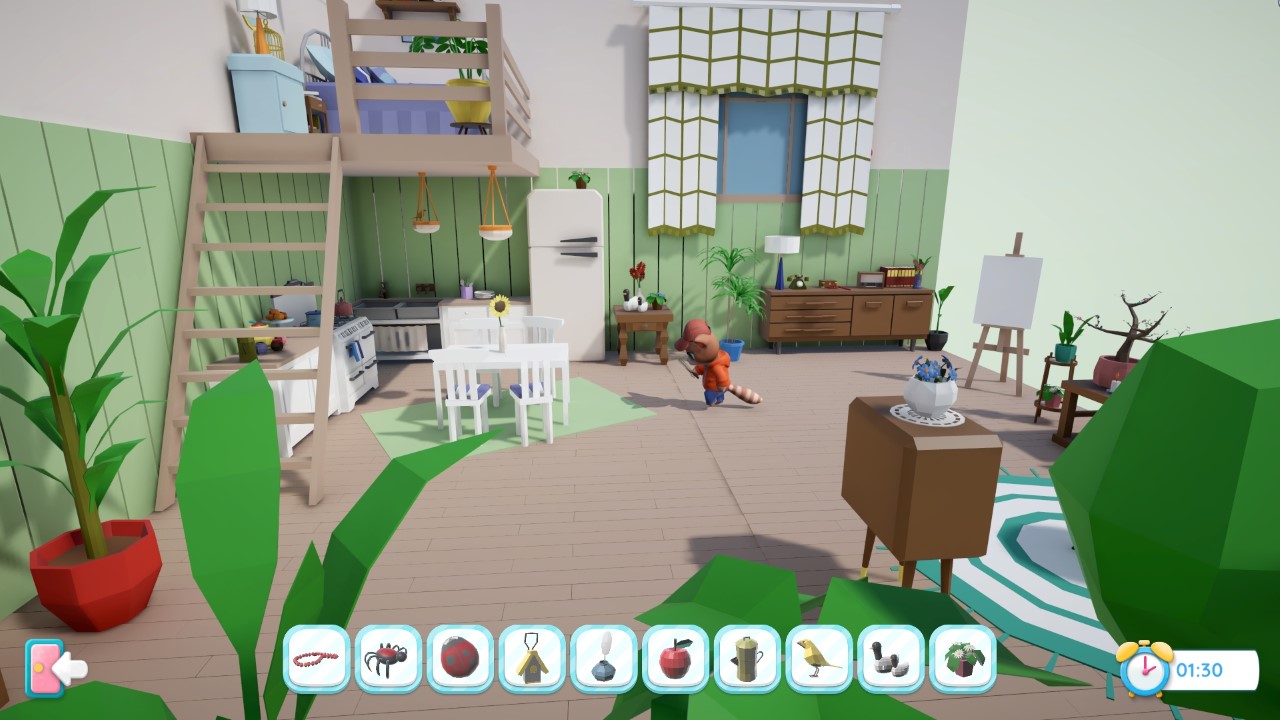
Task: Pick the flowering potted plant item
Action: 964,658
